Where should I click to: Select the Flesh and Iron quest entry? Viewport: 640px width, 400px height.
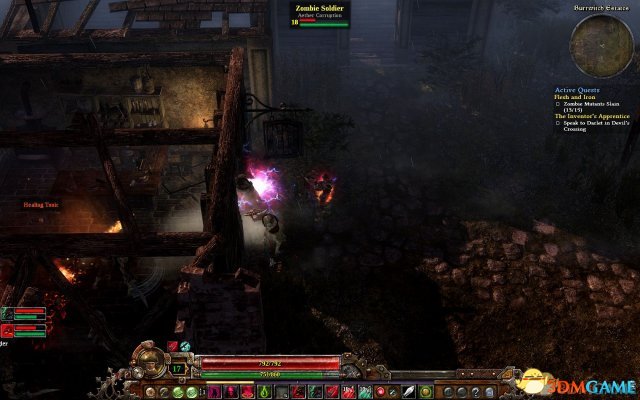coord(574,96)
